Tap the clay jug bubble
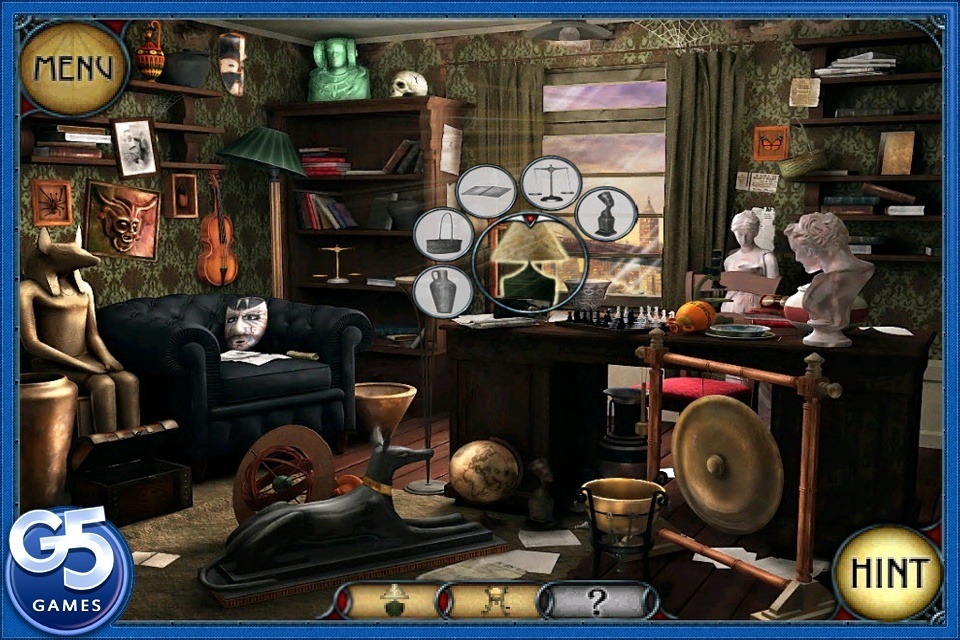This screenshot has width=960, height=640. (443, 291)
